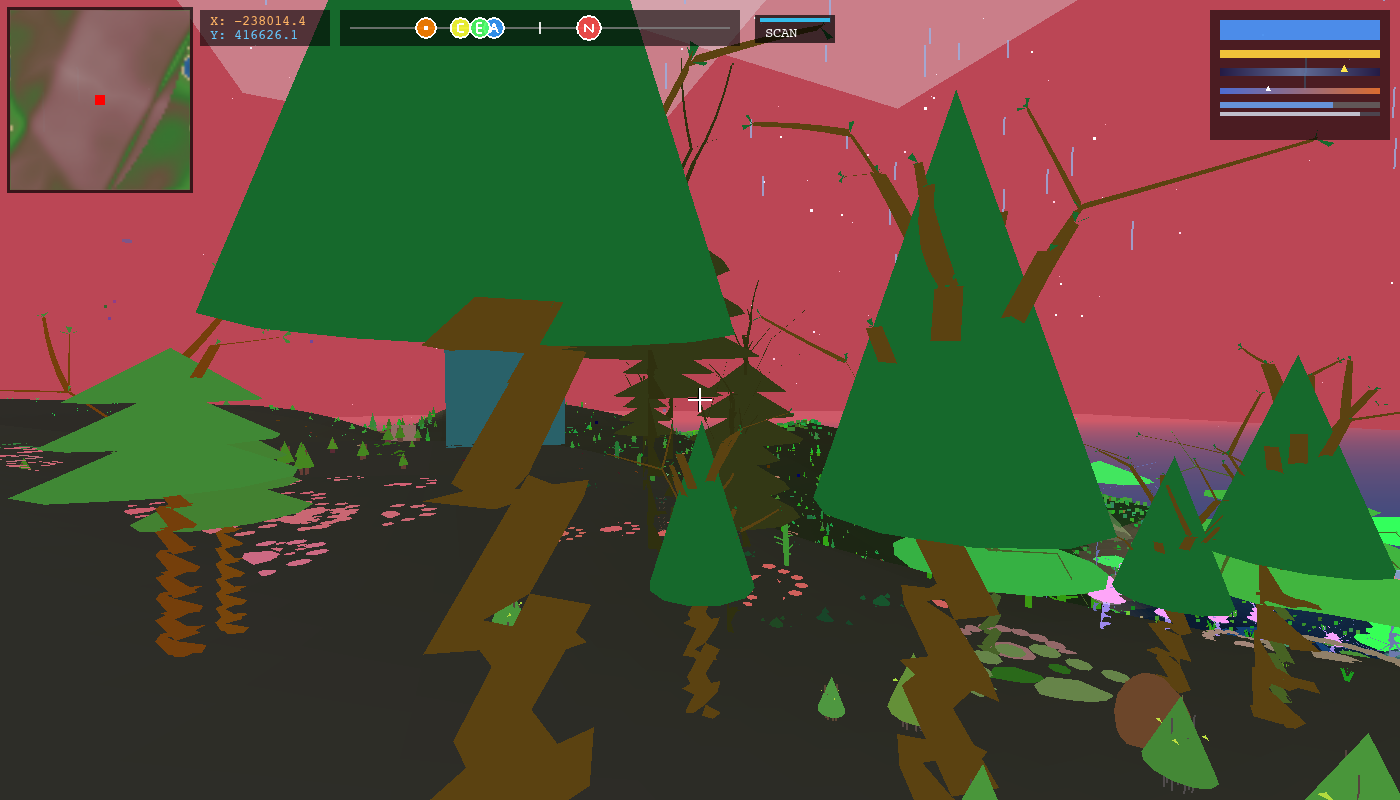Select the orange O marker on the timeline bar

point(425,29)
